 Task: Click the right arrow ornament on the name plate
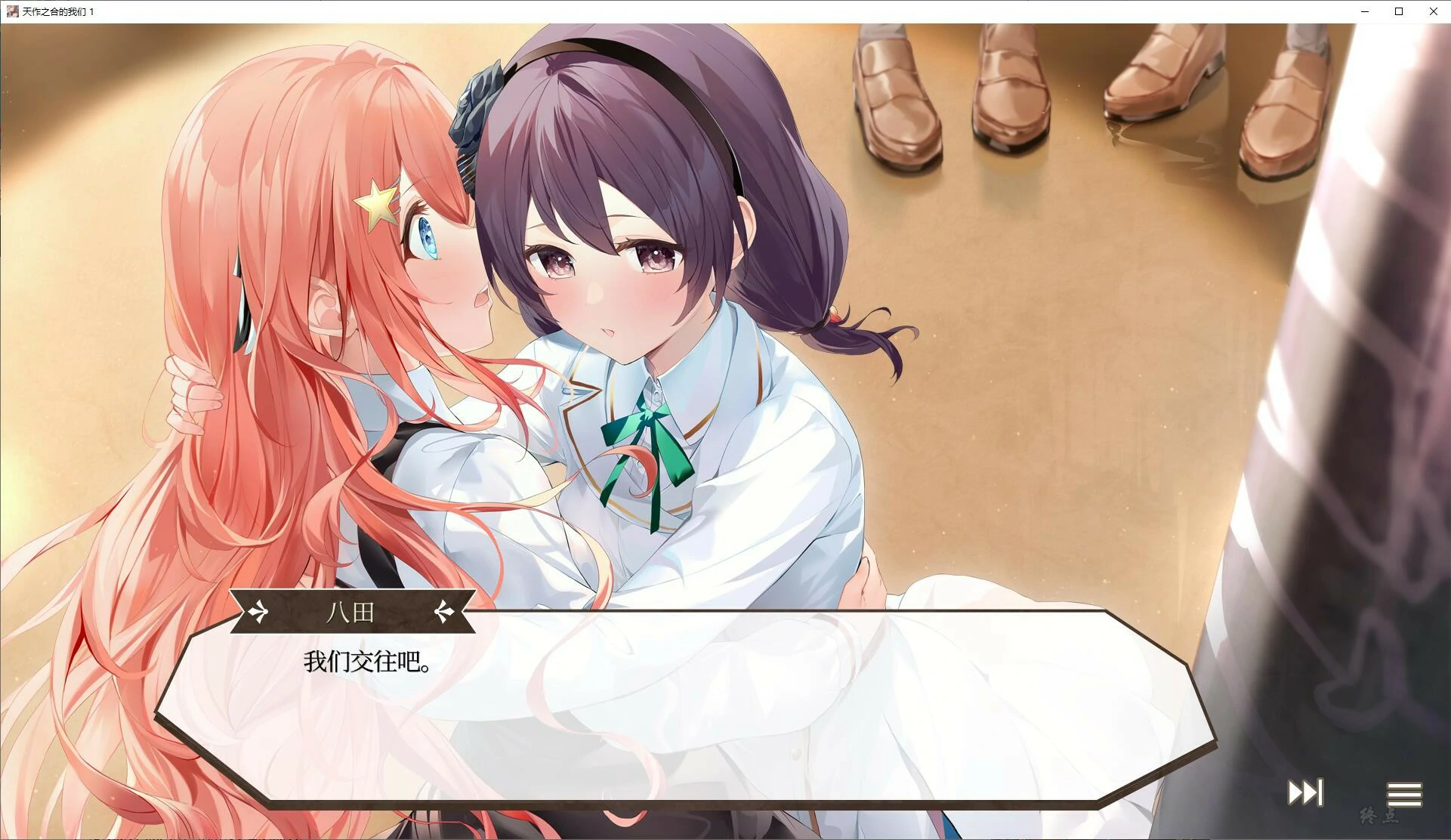tap(443, 612)
